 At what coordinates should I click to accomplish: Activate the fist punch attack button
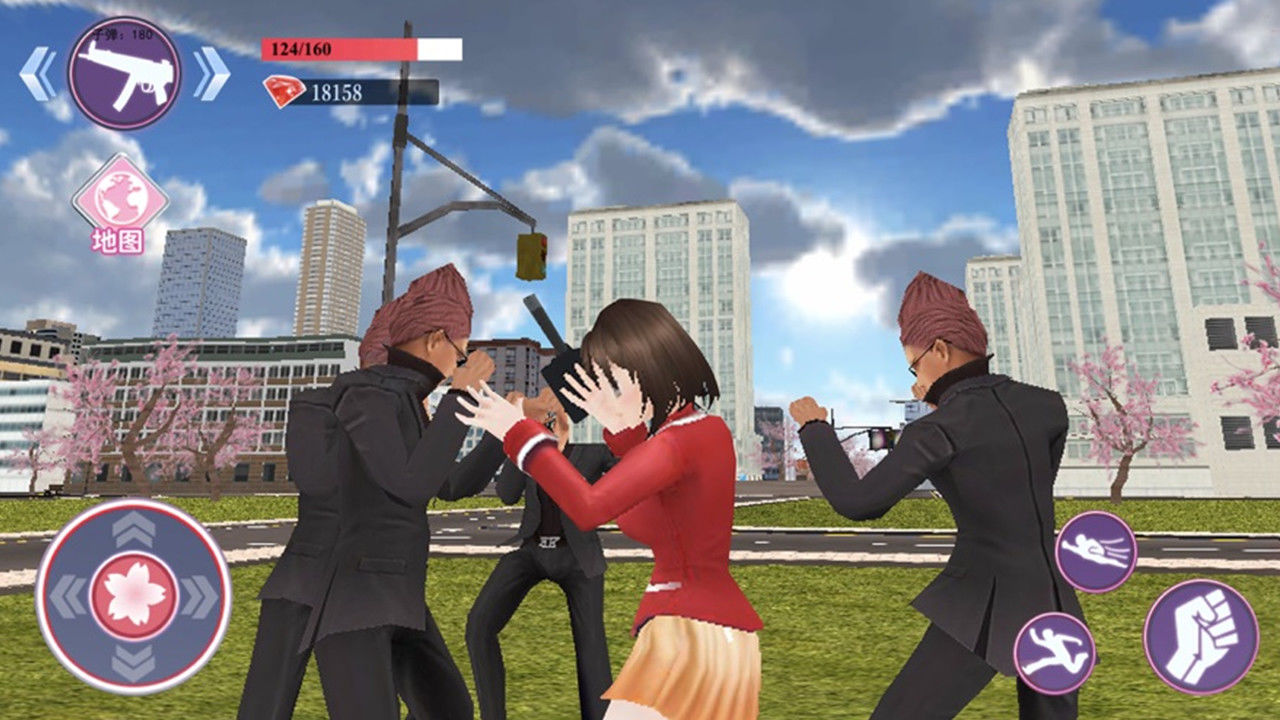pyautogui.click(x=1201, y=637)
